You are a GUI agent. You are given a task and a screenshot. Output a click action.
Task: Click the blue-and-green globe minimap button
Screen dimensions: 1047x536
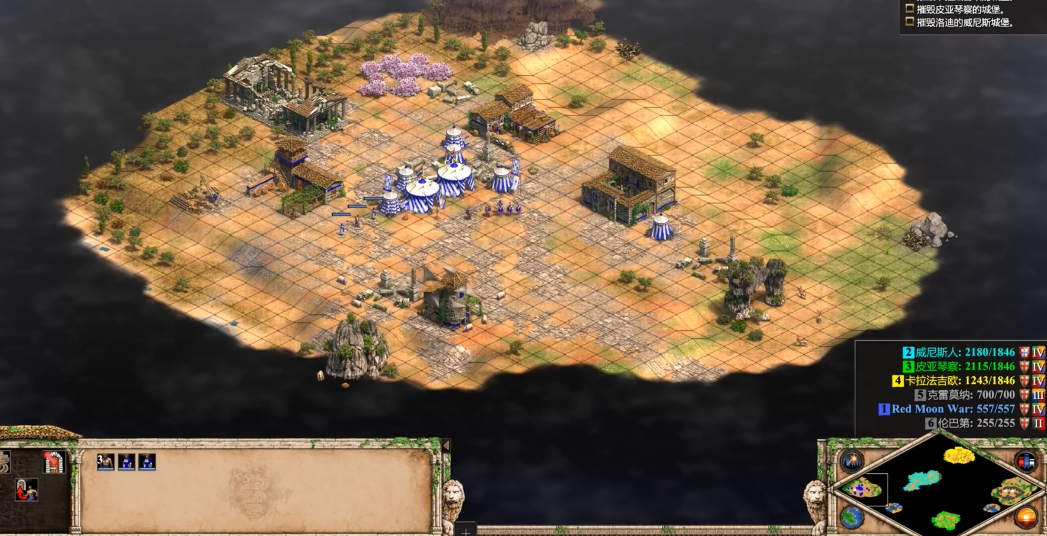(x=852, y=517)
